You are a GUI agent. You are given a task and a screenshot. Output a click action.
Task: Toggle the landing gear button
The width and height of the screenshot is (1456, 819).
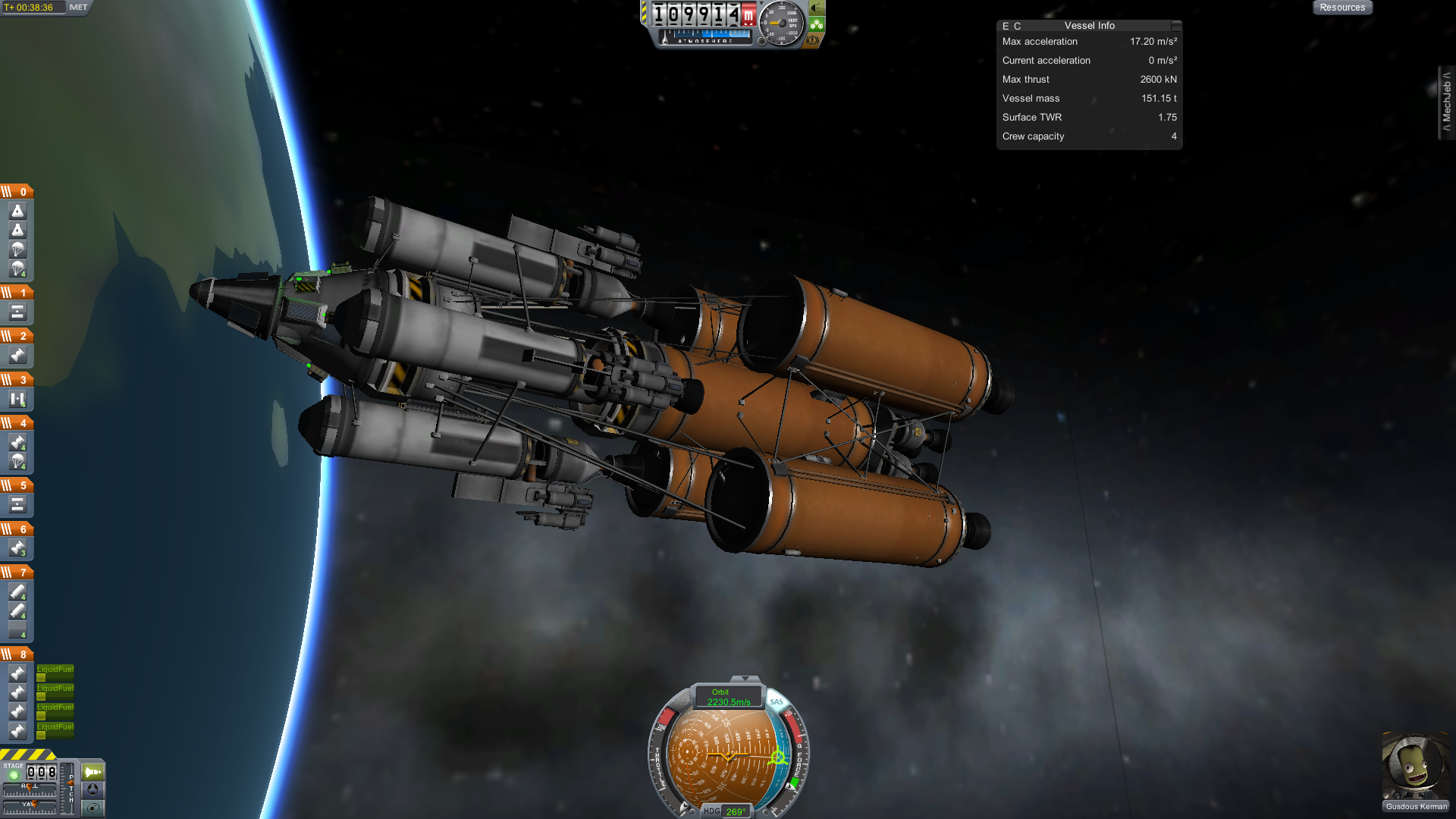click(817, 24)
